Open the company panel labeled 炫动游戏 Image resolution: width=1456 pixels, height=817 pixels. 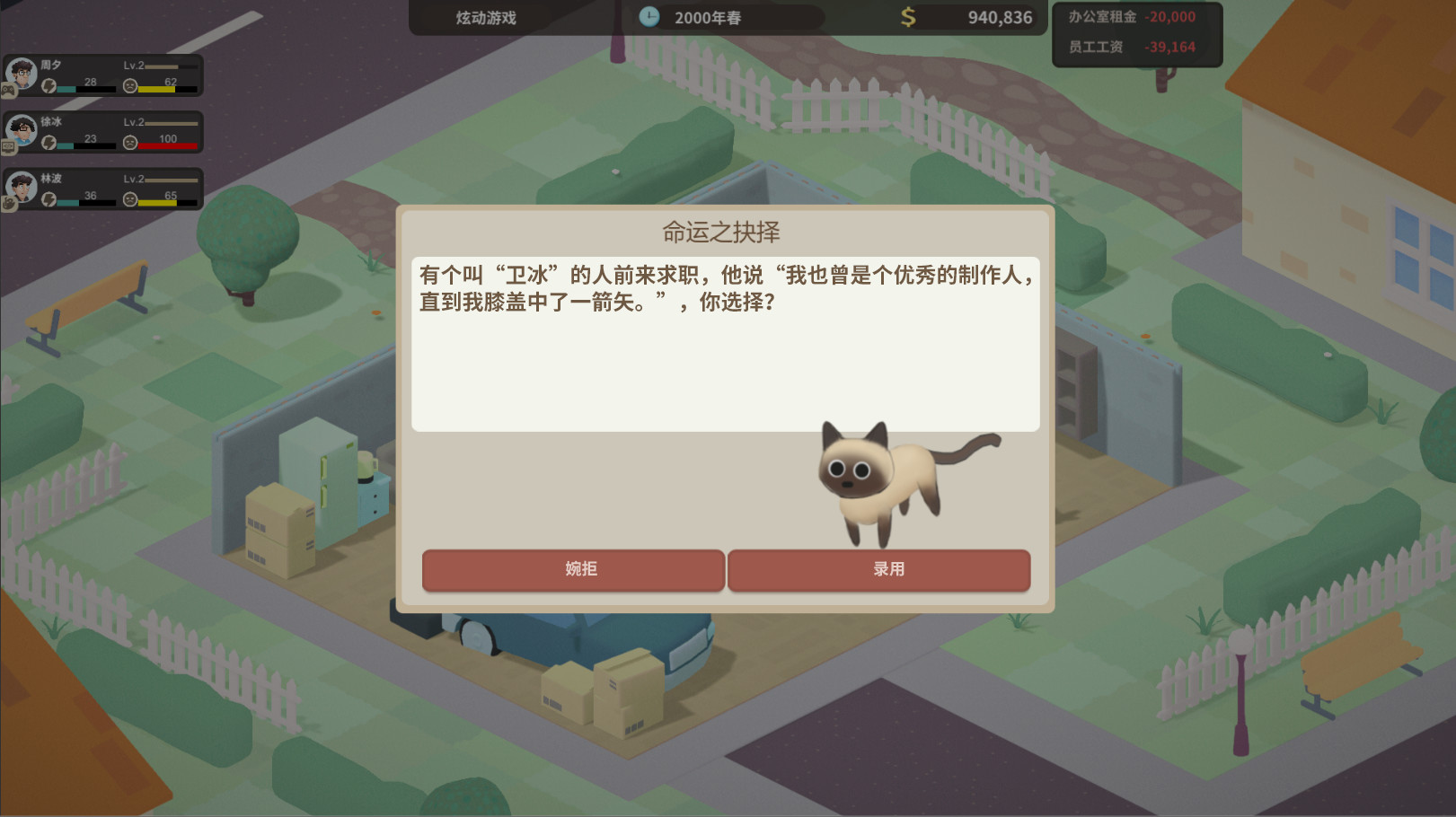pos(485,16)
